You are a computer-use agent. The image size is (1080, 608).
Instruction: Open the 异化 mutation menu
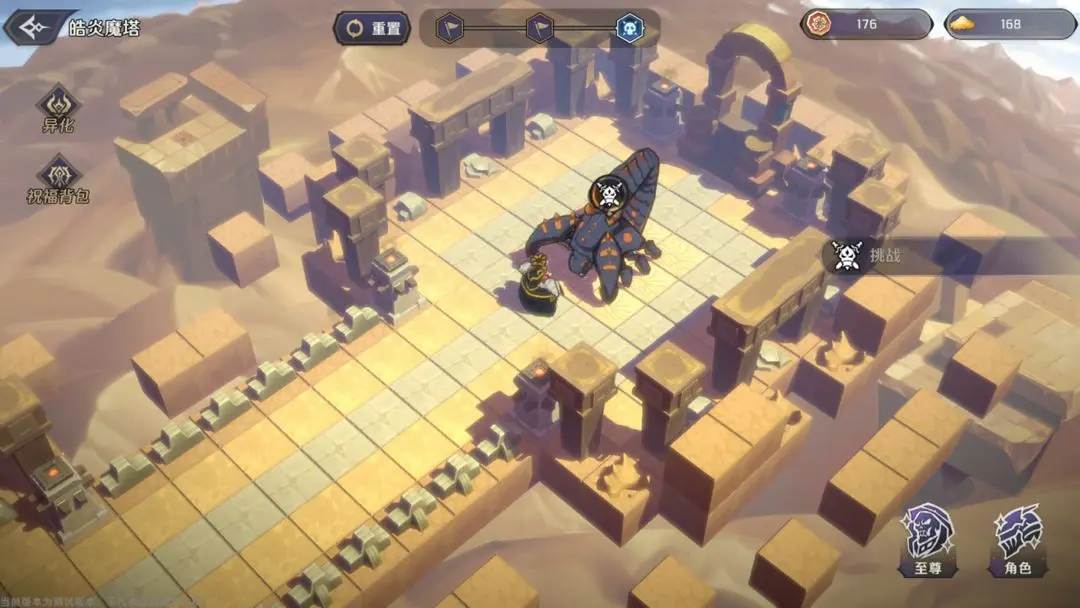pyautogui.click(x=58, y=108)
